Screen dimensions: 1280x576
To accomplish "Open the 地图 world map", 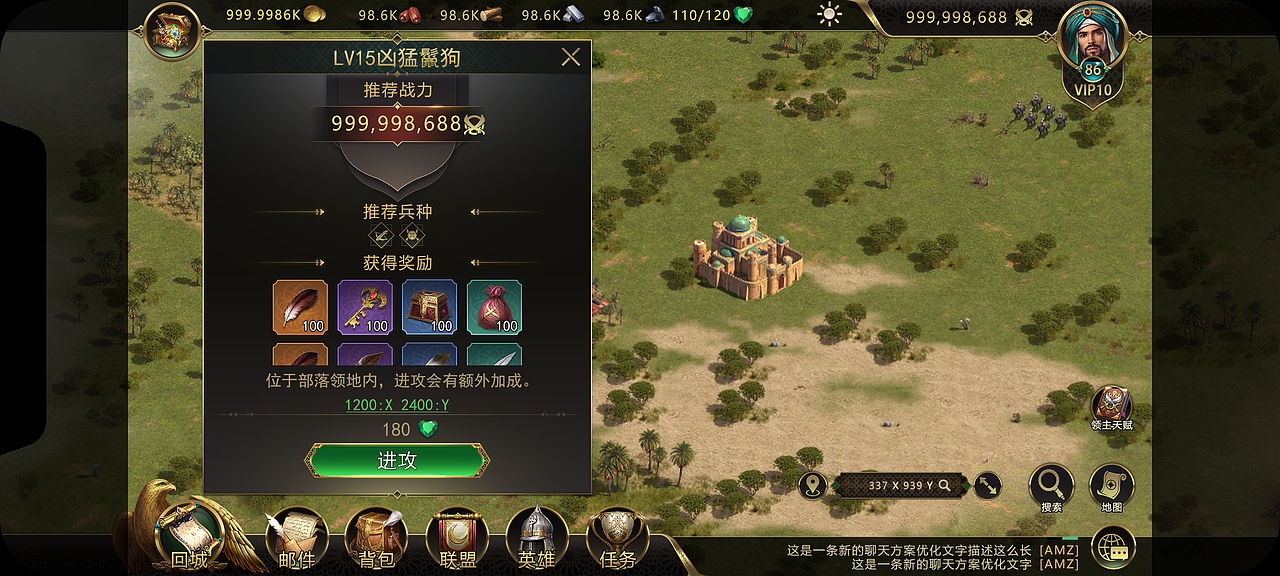I will tap(1111, 487).
